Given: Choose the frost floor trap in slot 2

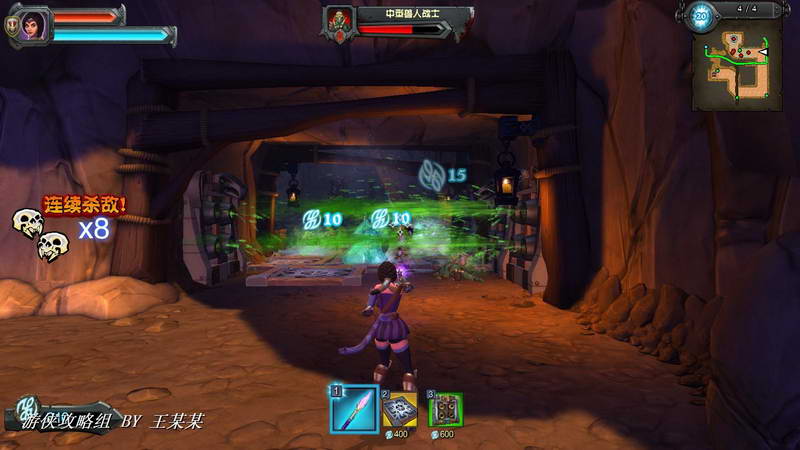Looking at the screenshot, I should [x=400, y=409].
